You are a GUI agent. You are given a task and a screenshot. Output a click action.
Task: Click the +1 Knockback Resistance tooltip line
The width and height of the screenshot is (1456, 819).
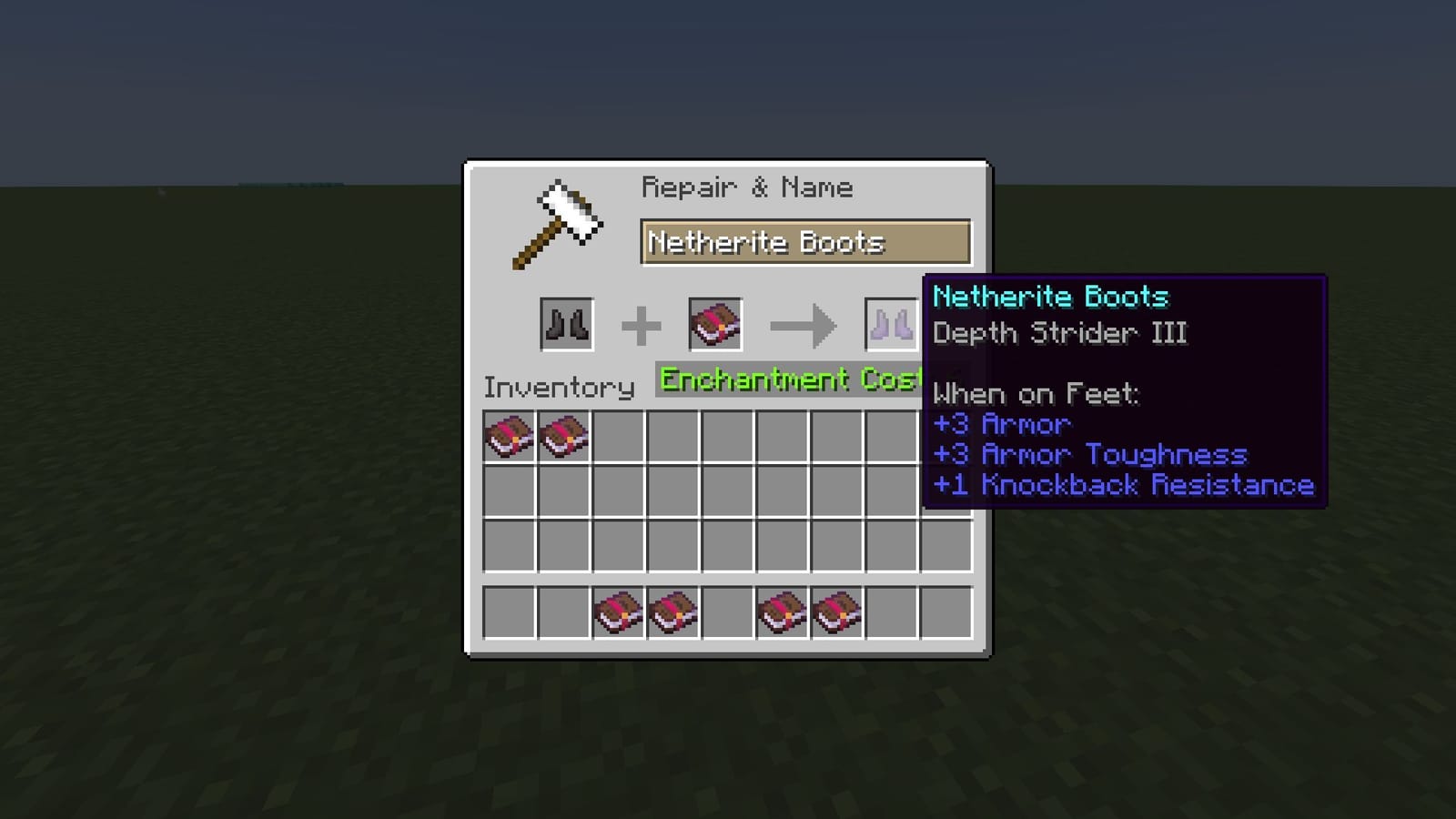click(1122, 485)
